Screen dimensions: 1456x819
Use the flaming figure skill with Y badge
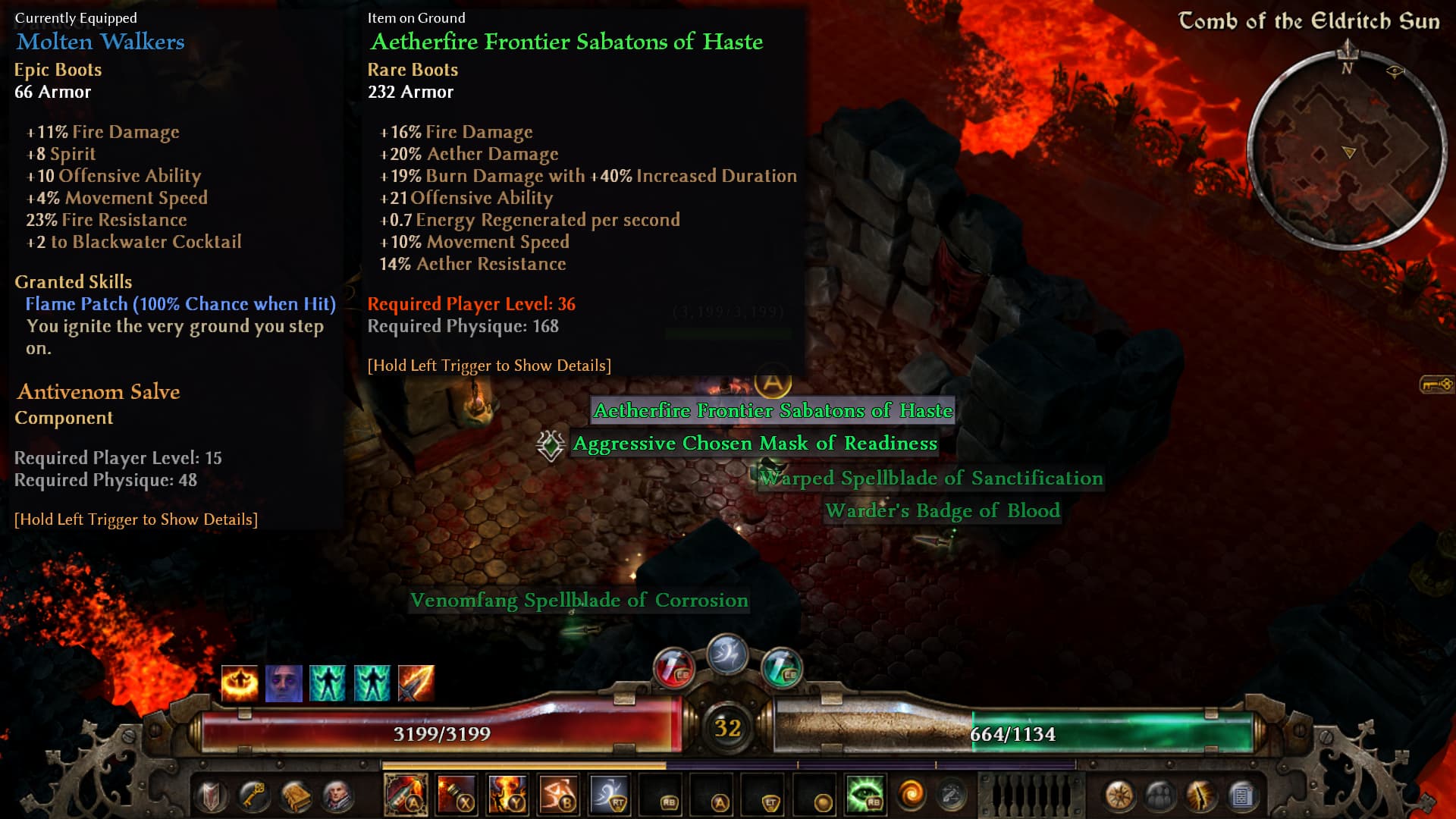(507, 795)
